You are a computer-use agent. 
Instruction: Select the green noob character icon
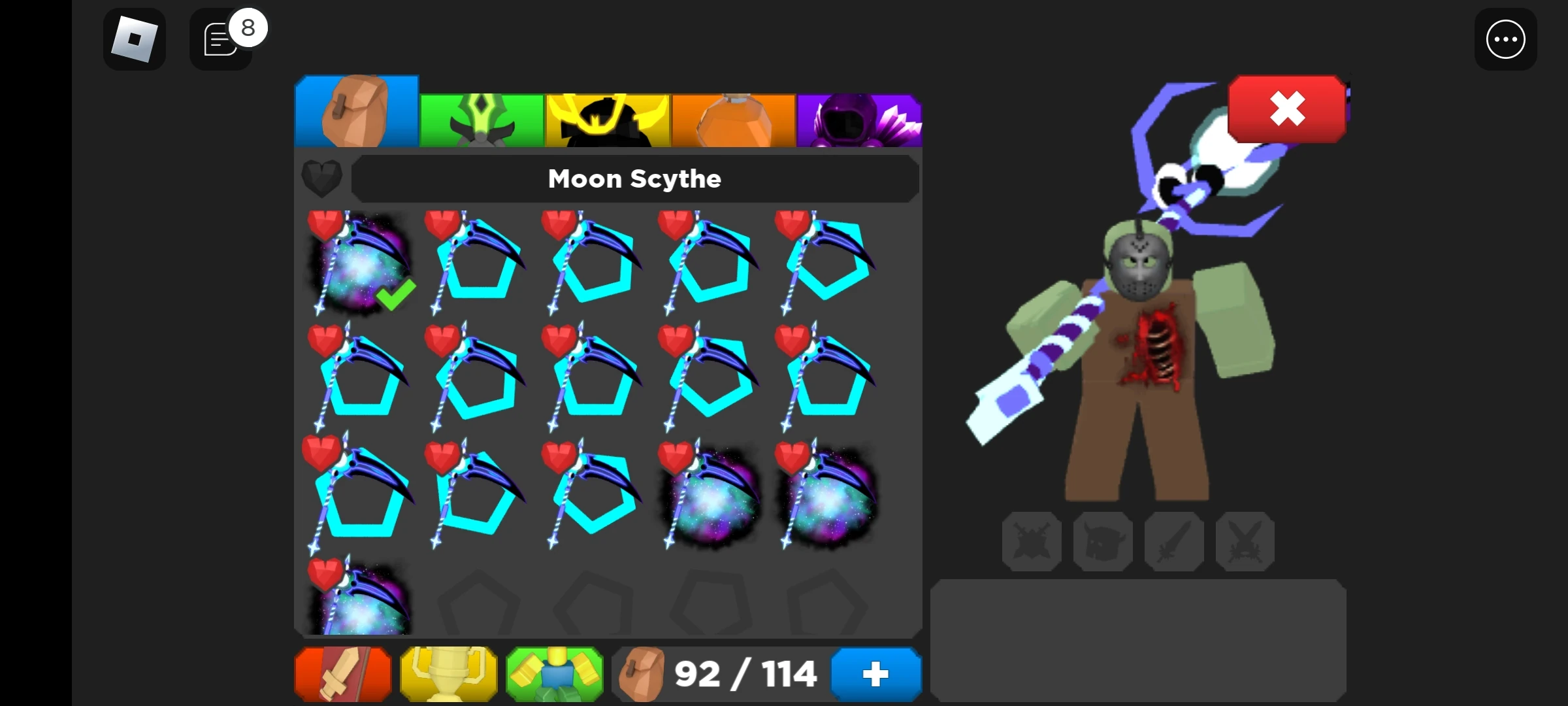554,675
